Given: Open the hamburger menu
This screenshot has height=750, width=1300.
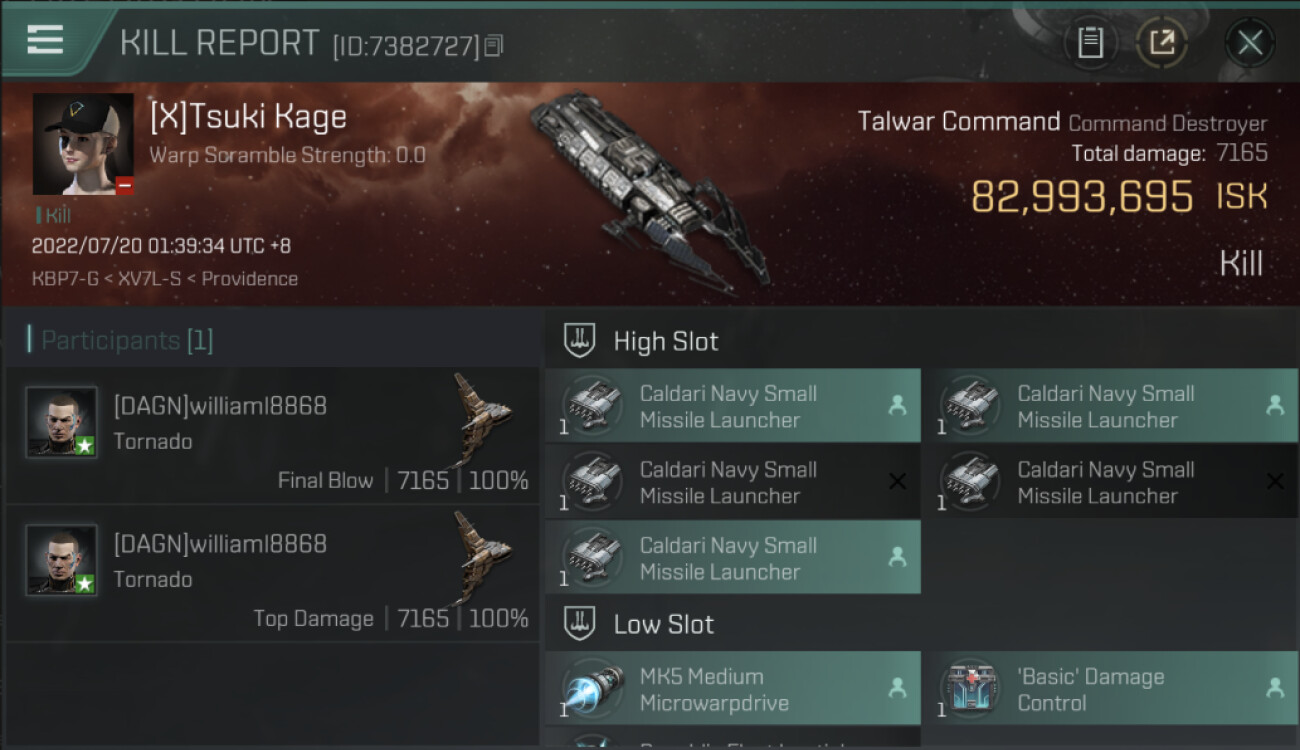Looking at the screenshot, I should pyautogui.click(x=46, y=40).
